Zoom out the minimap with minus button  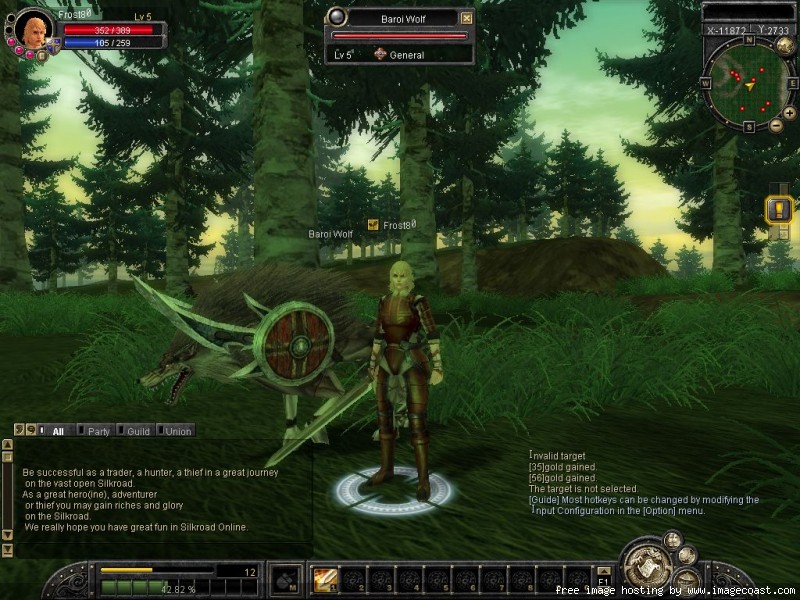pyautogui.click(x=777, y=126)
